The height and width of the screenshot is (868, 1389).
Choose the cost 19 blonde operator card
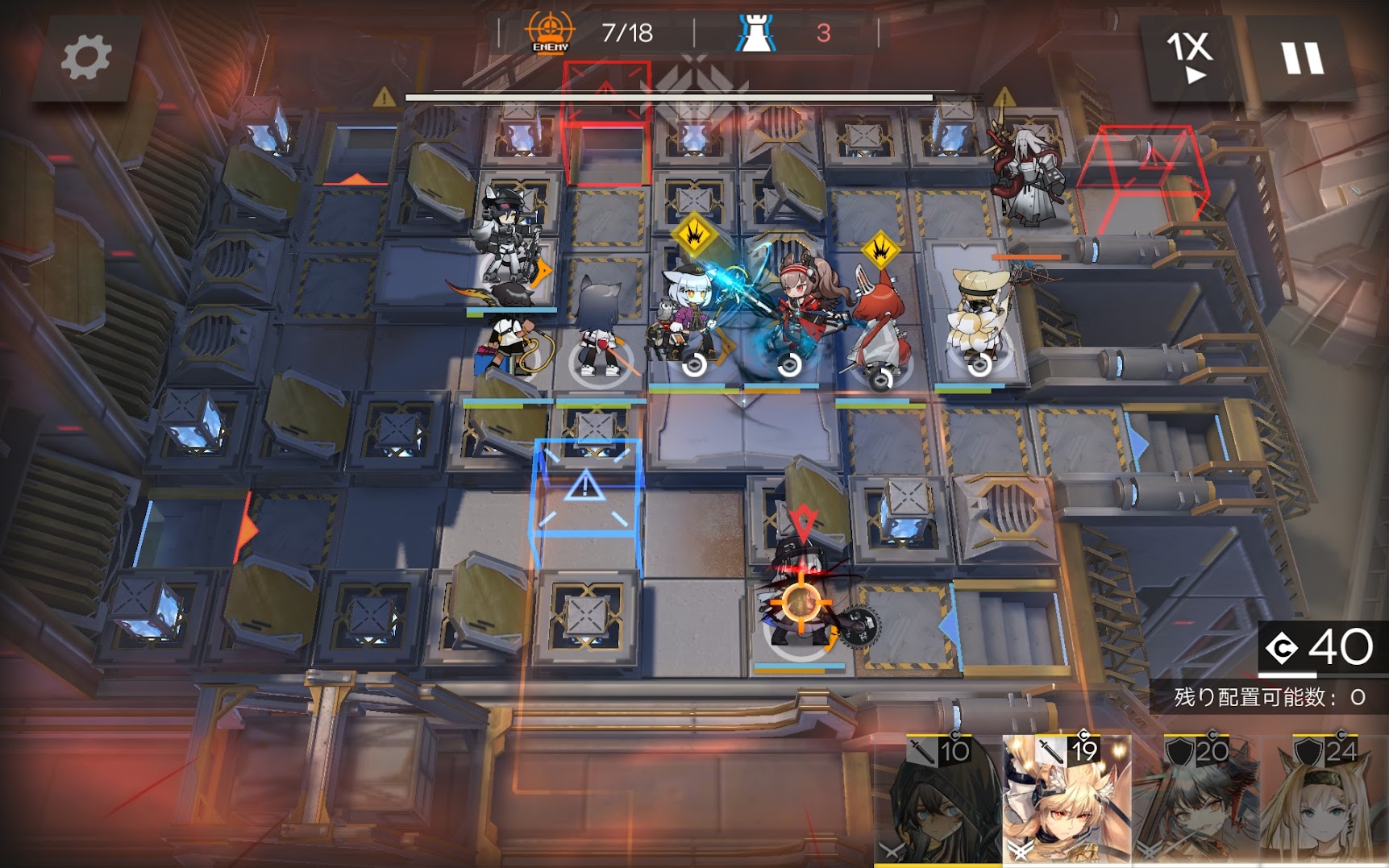[1067, 799]
